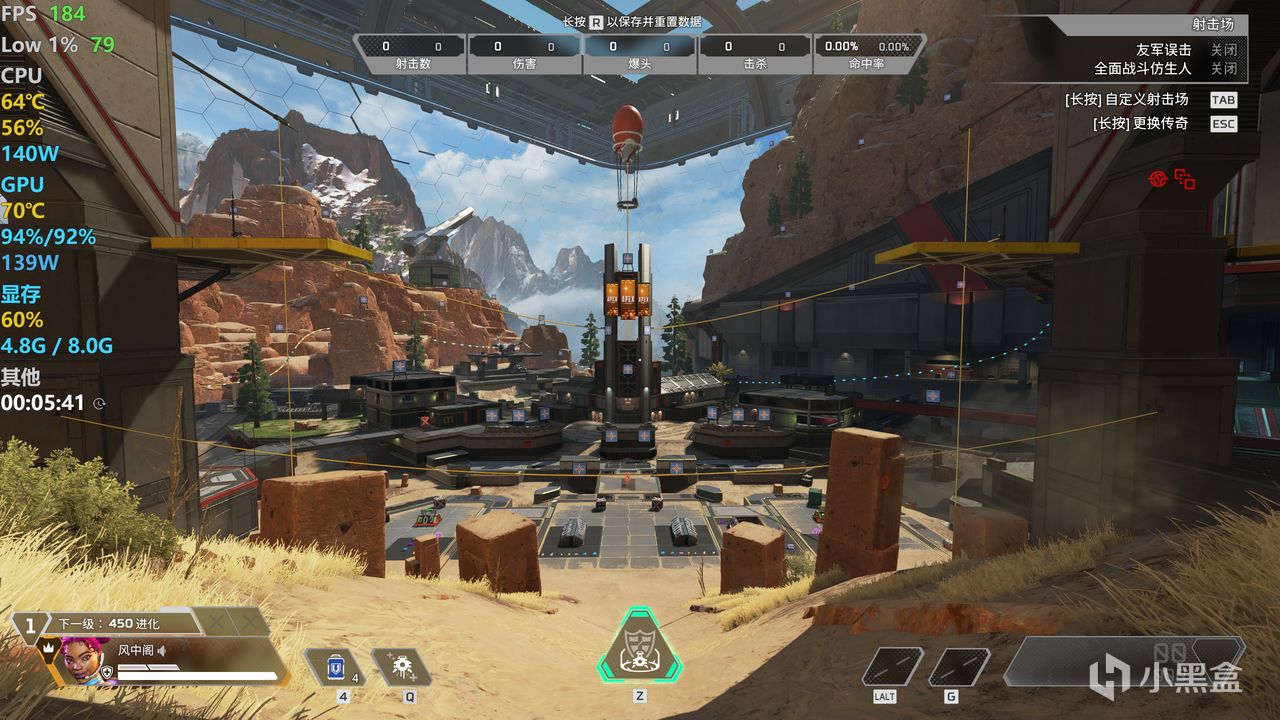
Task: Select the empty LALT grenade slot
Action: pos(892,667)
